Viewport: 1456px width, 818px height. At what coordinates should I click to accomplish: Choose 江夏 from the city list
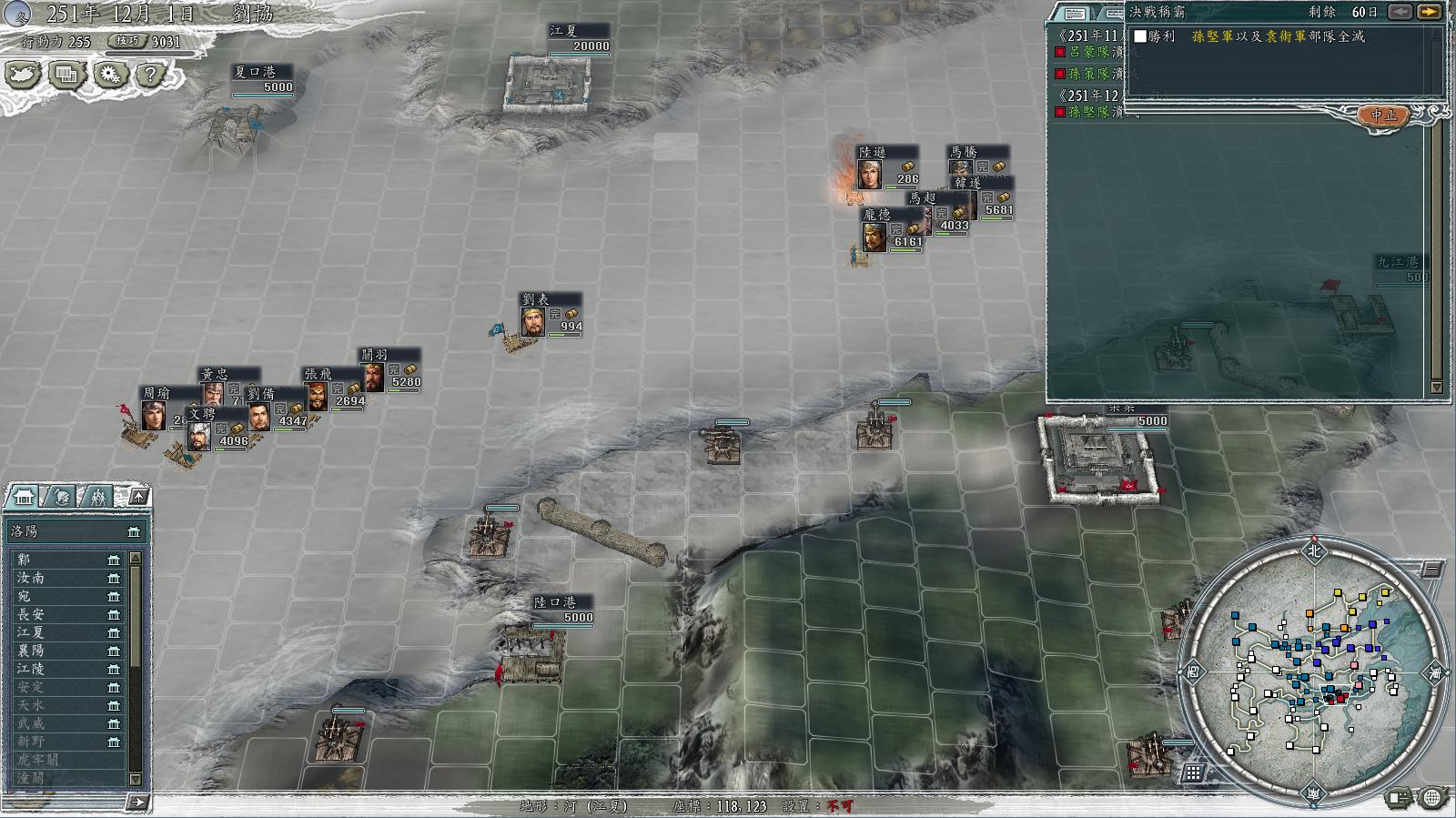pyautogui.click(x=31, y=632)
